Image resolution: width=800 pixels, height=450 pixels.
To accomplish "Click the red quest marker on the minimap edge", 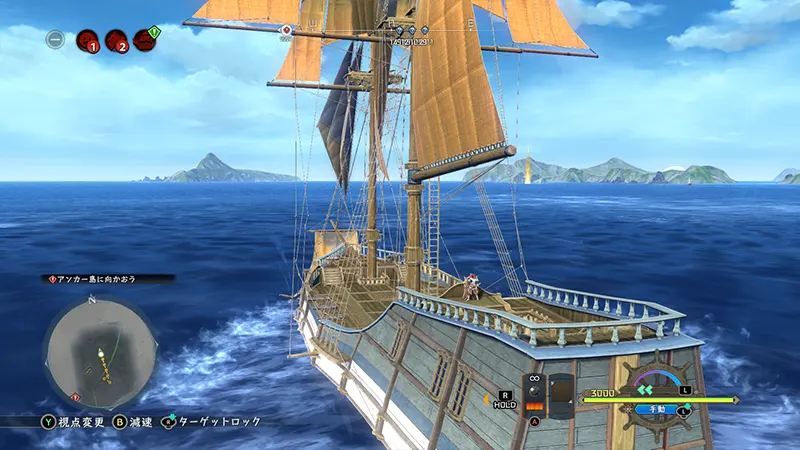I will pos(75,397).
